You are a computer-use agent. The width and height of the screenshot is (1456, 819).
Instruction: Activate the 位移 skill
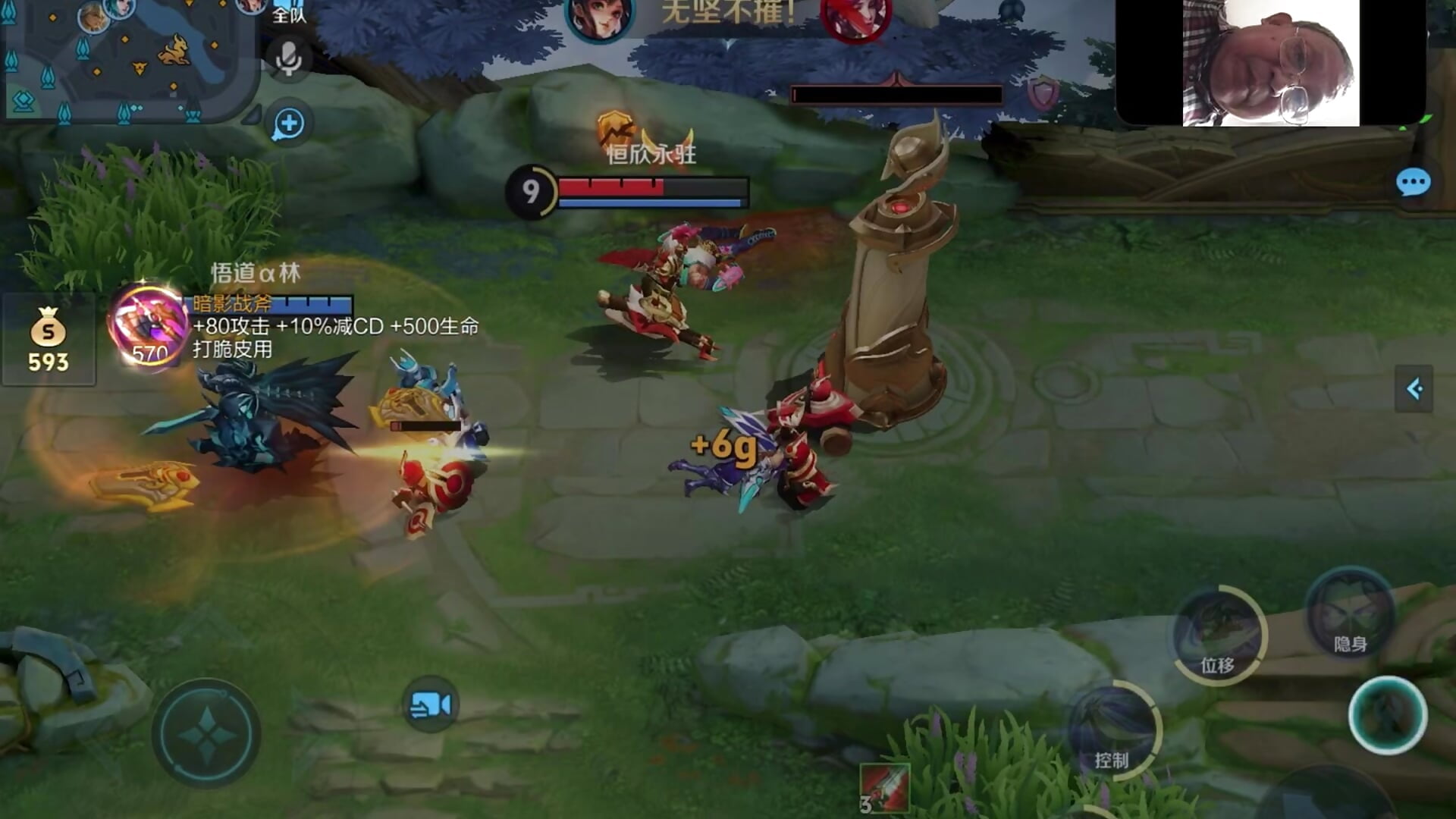point(1218,635)
